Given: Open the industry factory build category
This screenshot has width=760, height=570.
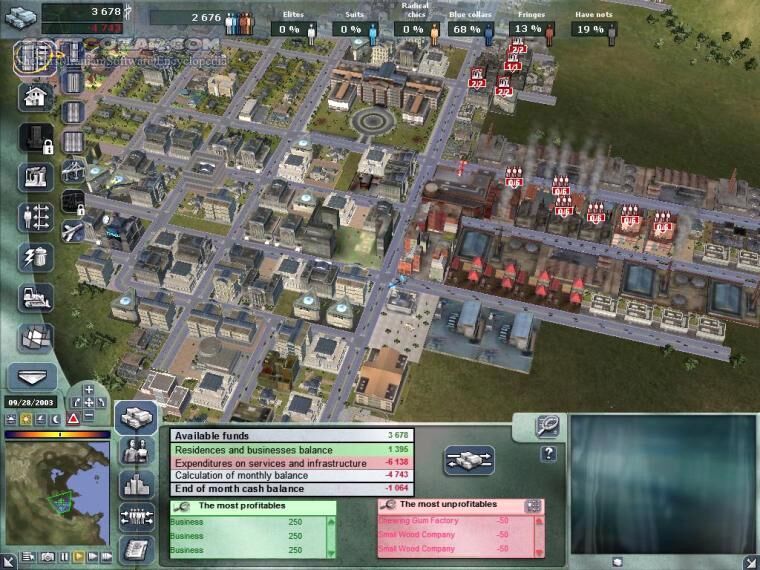Looking at the screenshot, I should click(35, 177).
